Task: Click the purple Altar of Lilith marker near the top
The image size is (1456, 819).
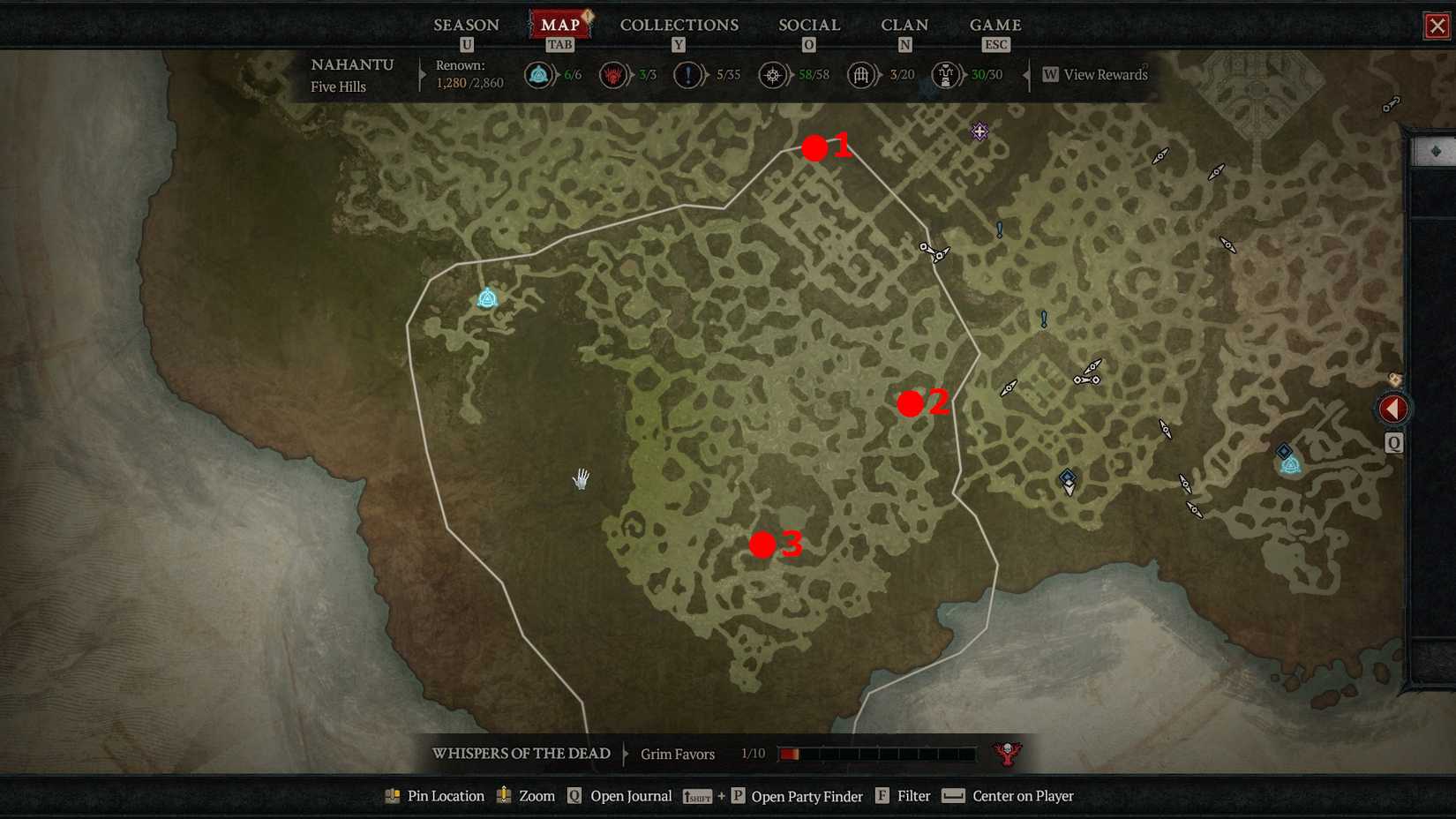Action: pyautogui.click(x=978, y=131)
